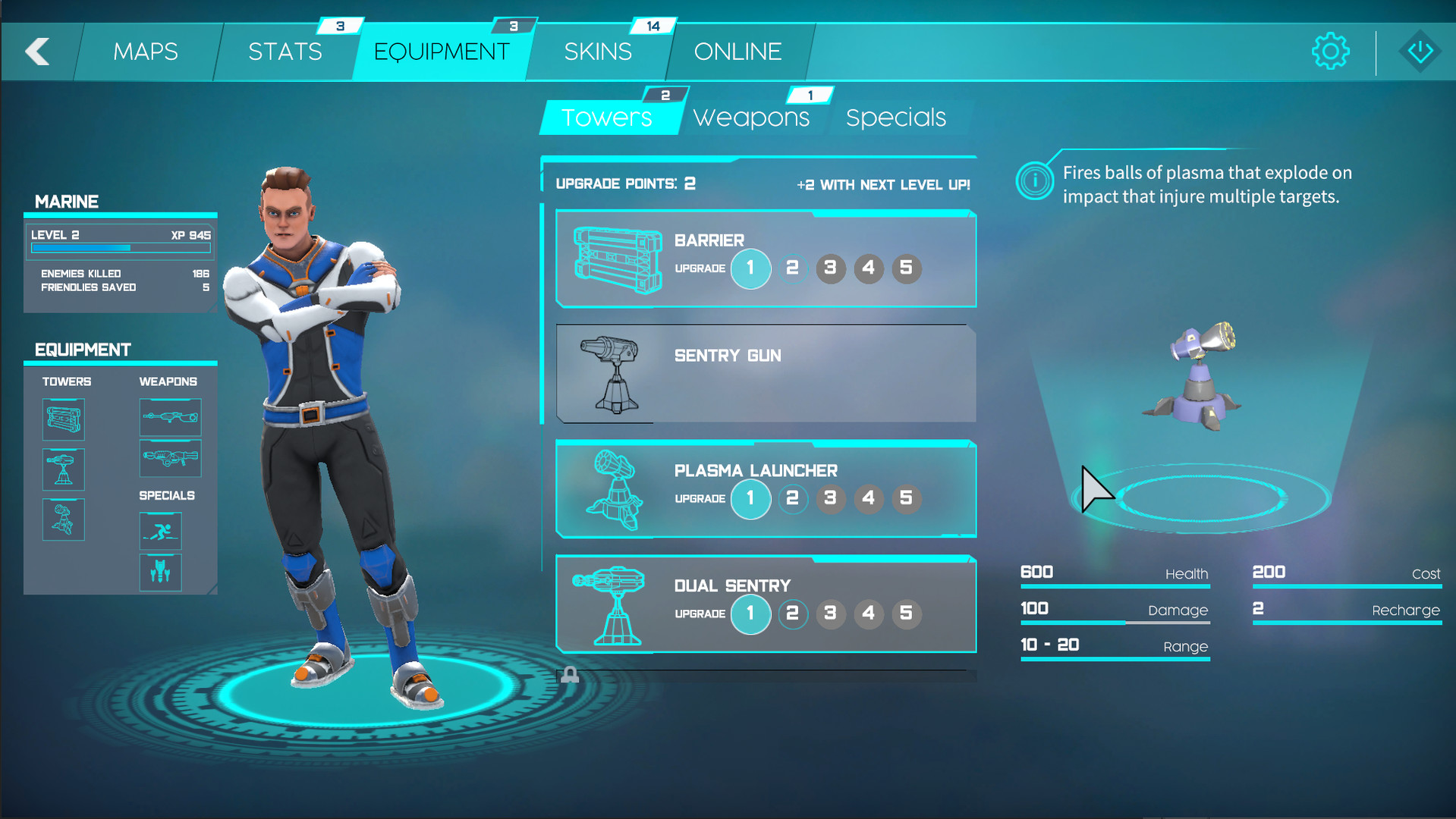The height and width of the screenshot is (819, 1456).
Task: Select the Towers sub-tab
Action: [x=607, y=118]
